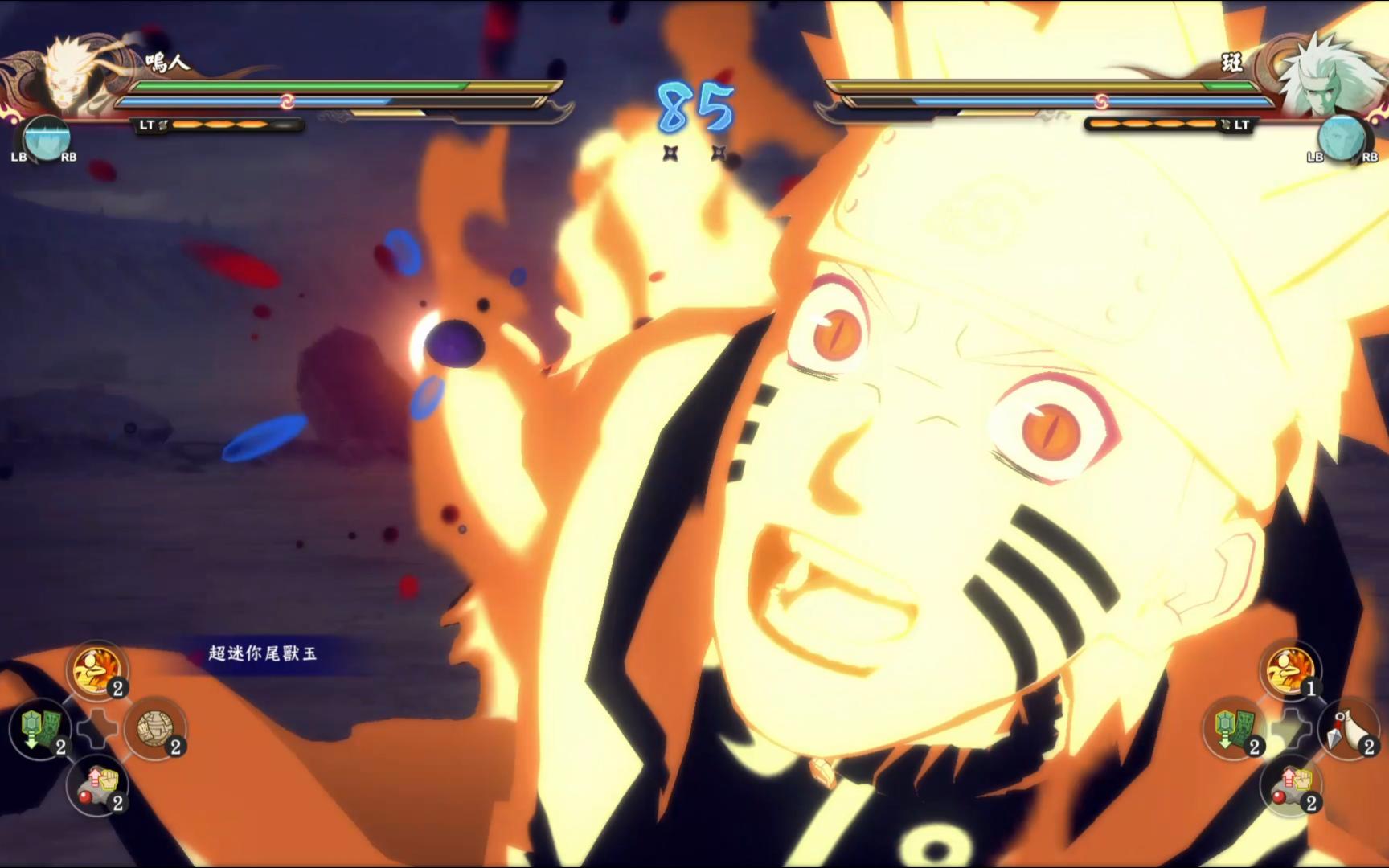Select Naruto's blue support character icon
This screenshot has height=868, width=1389.
46,138
